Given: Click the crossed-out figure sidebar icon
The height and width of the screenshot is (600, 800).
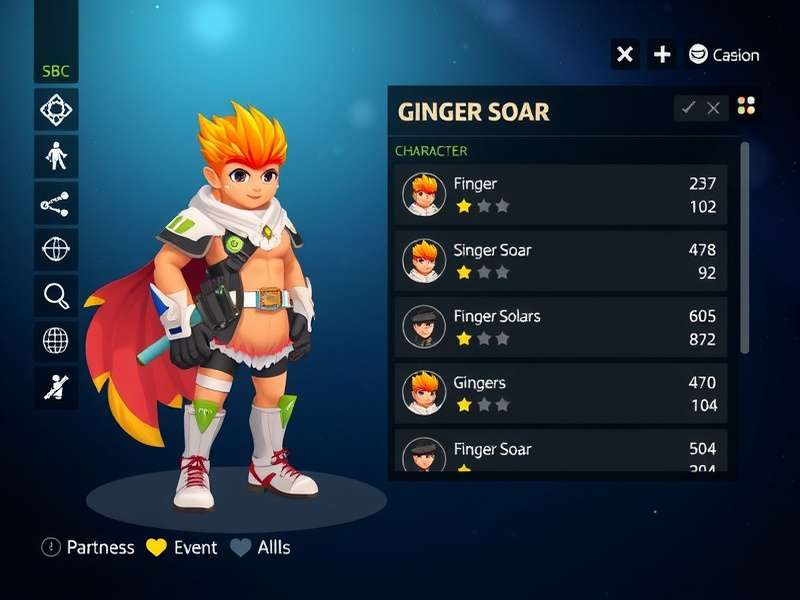Looking at the screenshot, I should [x=56, y=387].
